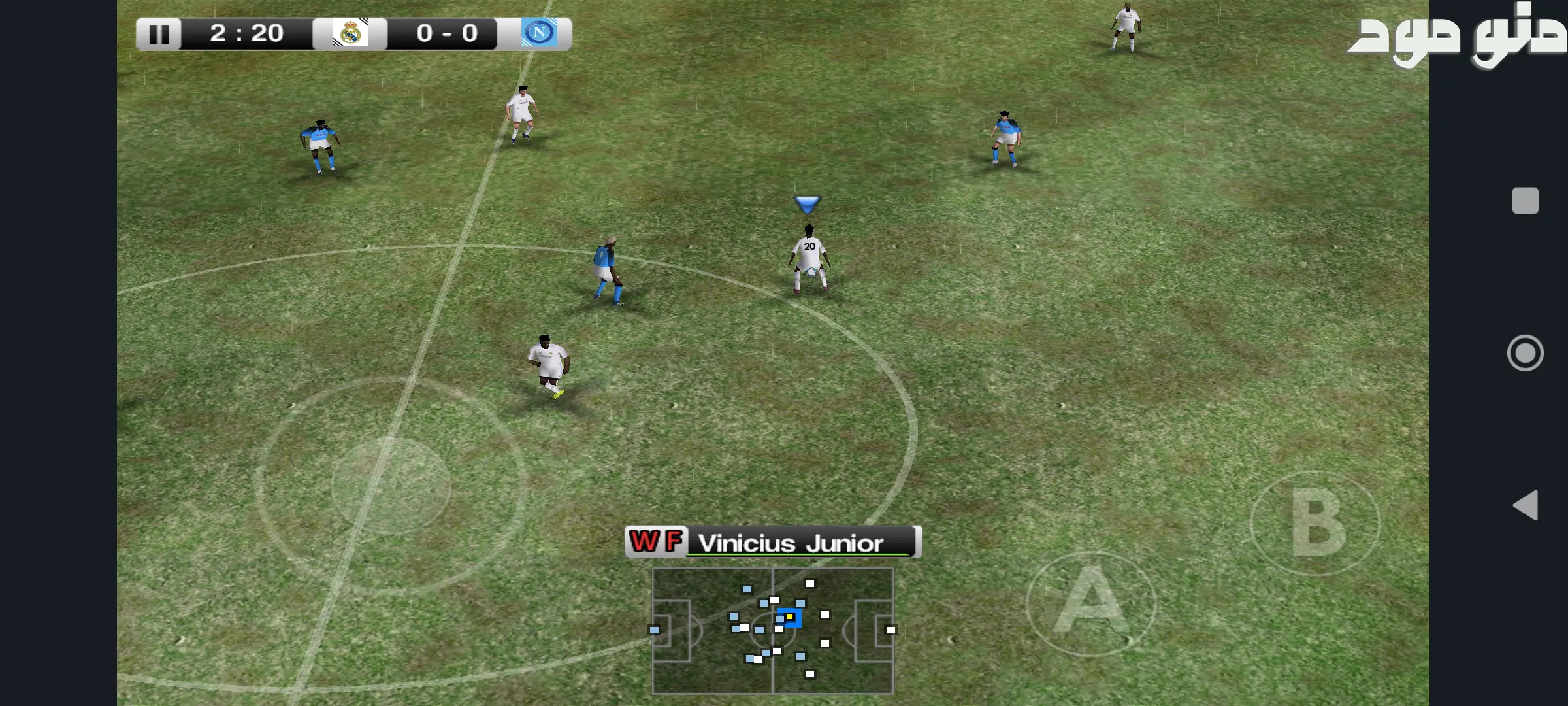Tap the on-screen B action button
1568x706 pixels.
tap(1315, 523)
